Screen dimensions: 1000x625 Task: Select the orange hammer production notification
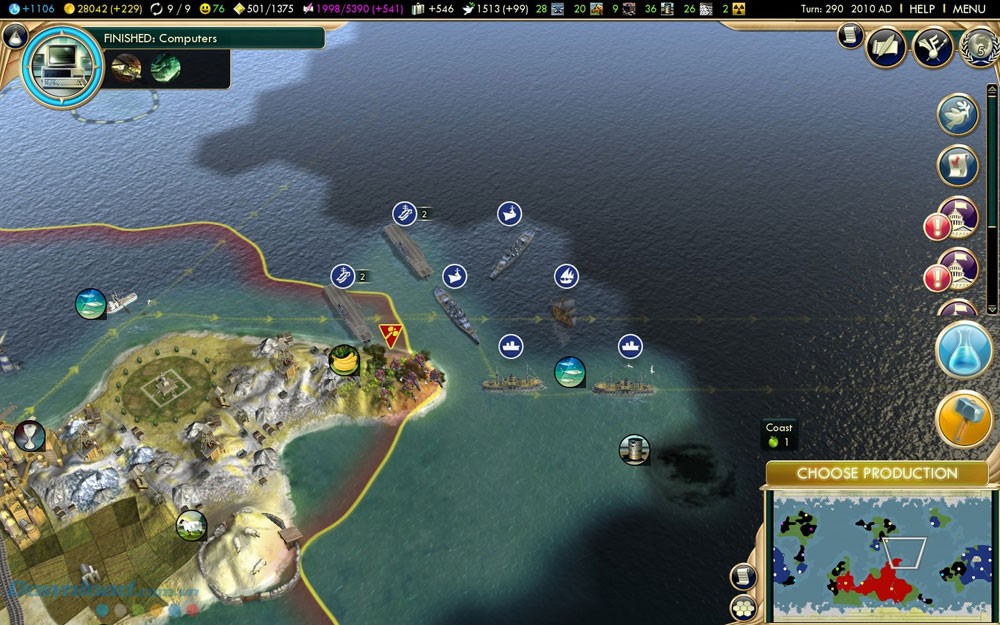point(964,420)
